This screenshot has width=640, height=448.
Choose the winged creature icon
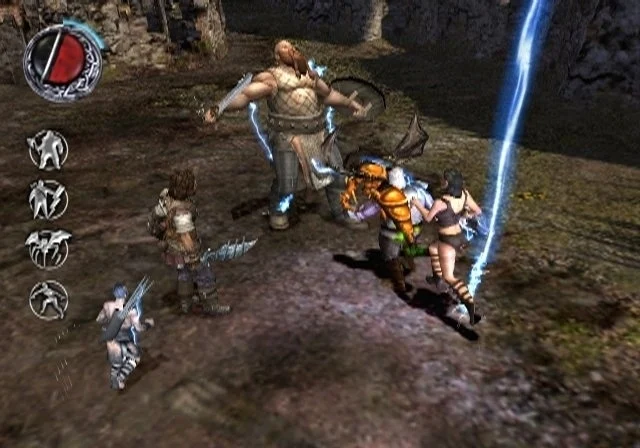(47, 249)
